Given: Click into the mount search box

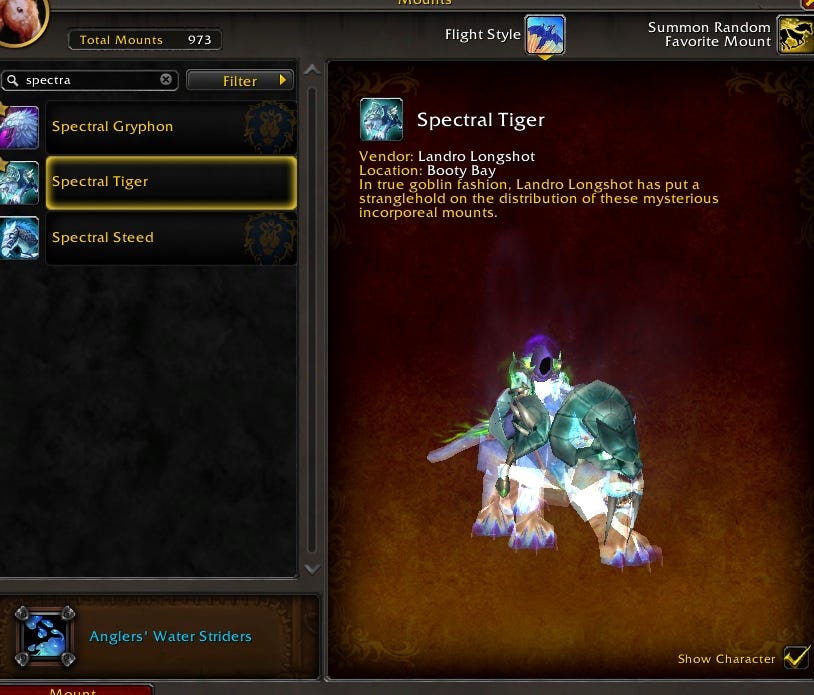Looking at the screenshot, I should pos(90,80).
